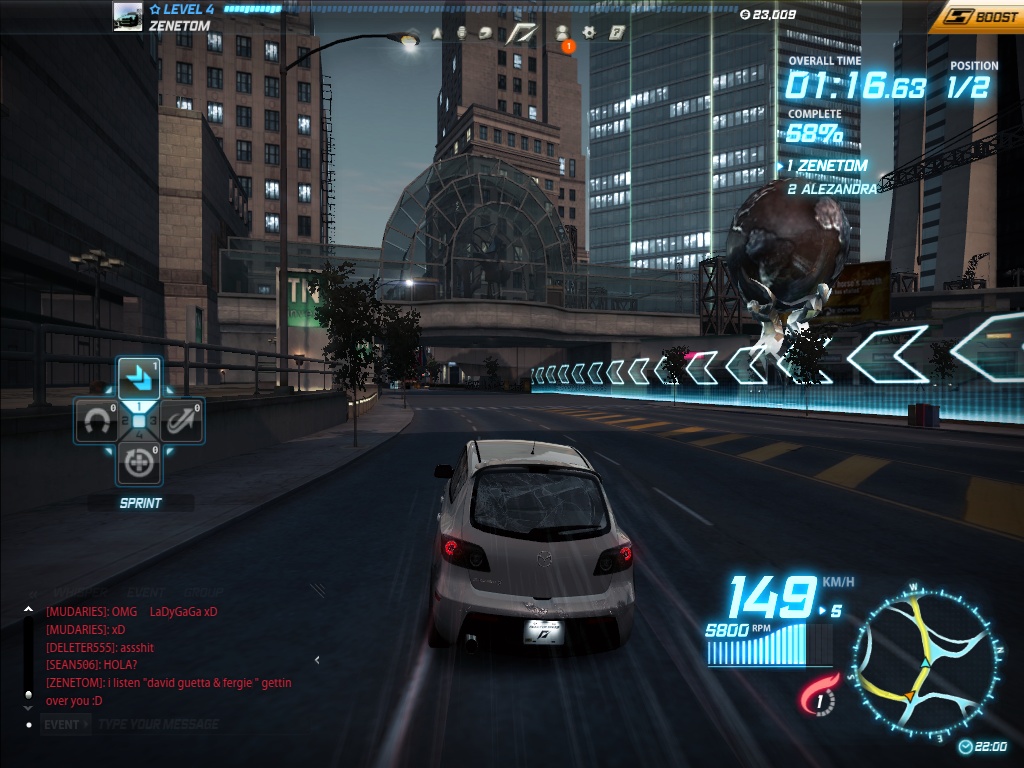This screenshot has width=1024, height=768.
Task: Activate the circular cross powerup slot
Action: [x=138, y=463]
